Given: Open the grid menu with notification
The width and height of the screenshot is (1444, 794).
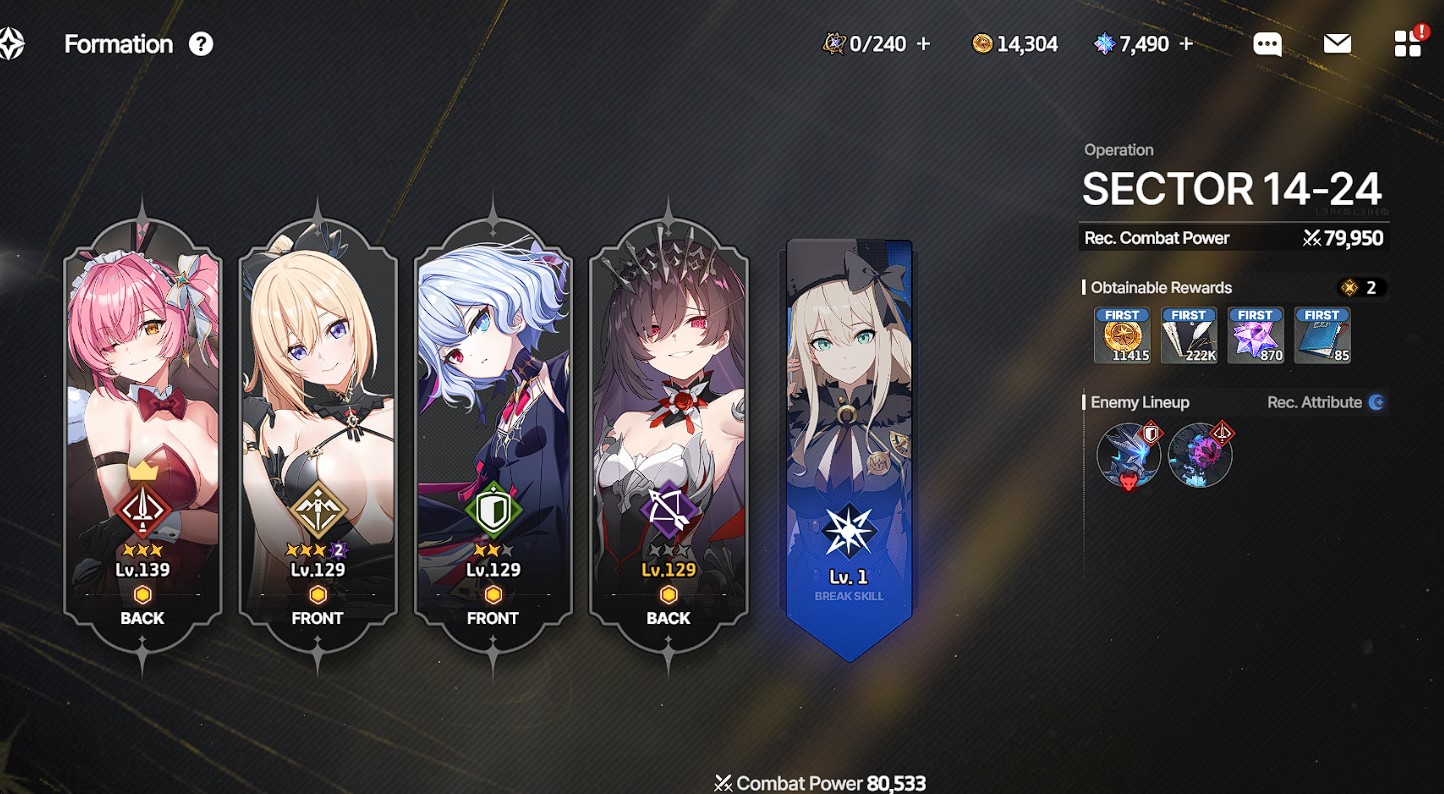Looking at the screenshot, I should [x=1407, y=44].
